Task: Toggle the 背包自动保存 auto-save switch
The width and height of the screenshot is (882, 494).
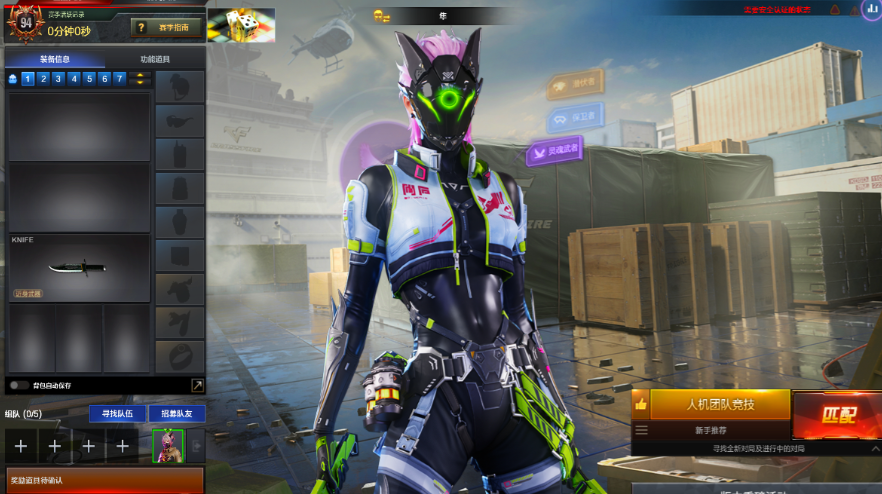Action: 18,385
